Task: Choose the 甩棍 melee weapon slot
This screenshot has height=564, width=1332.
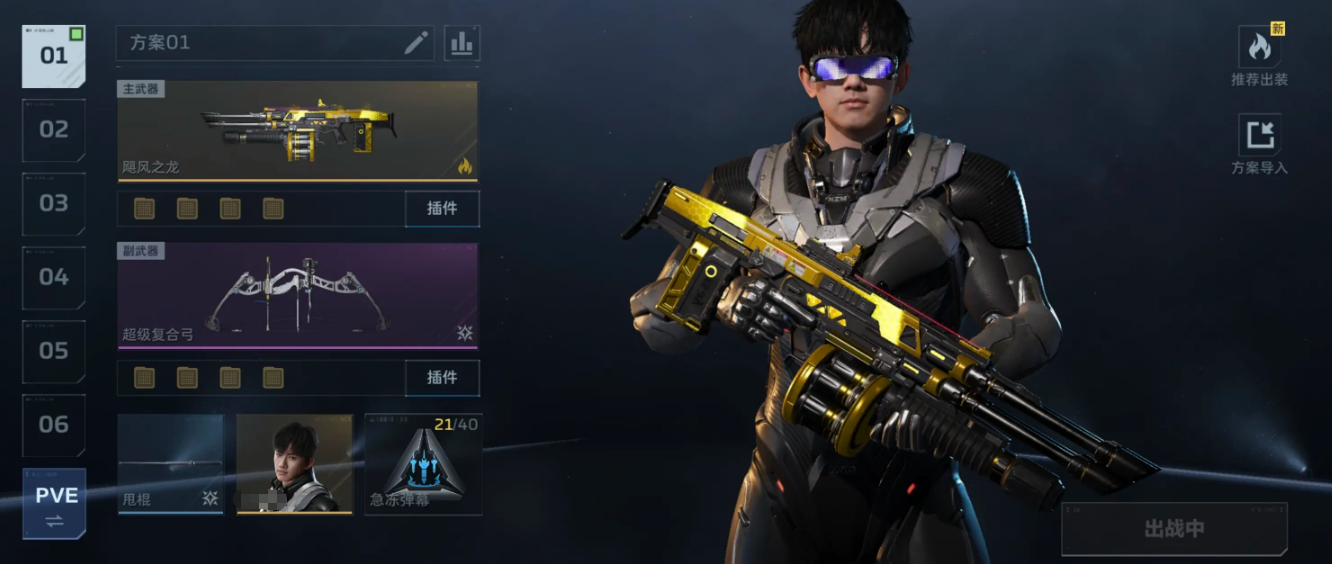Action: (170, 464)
